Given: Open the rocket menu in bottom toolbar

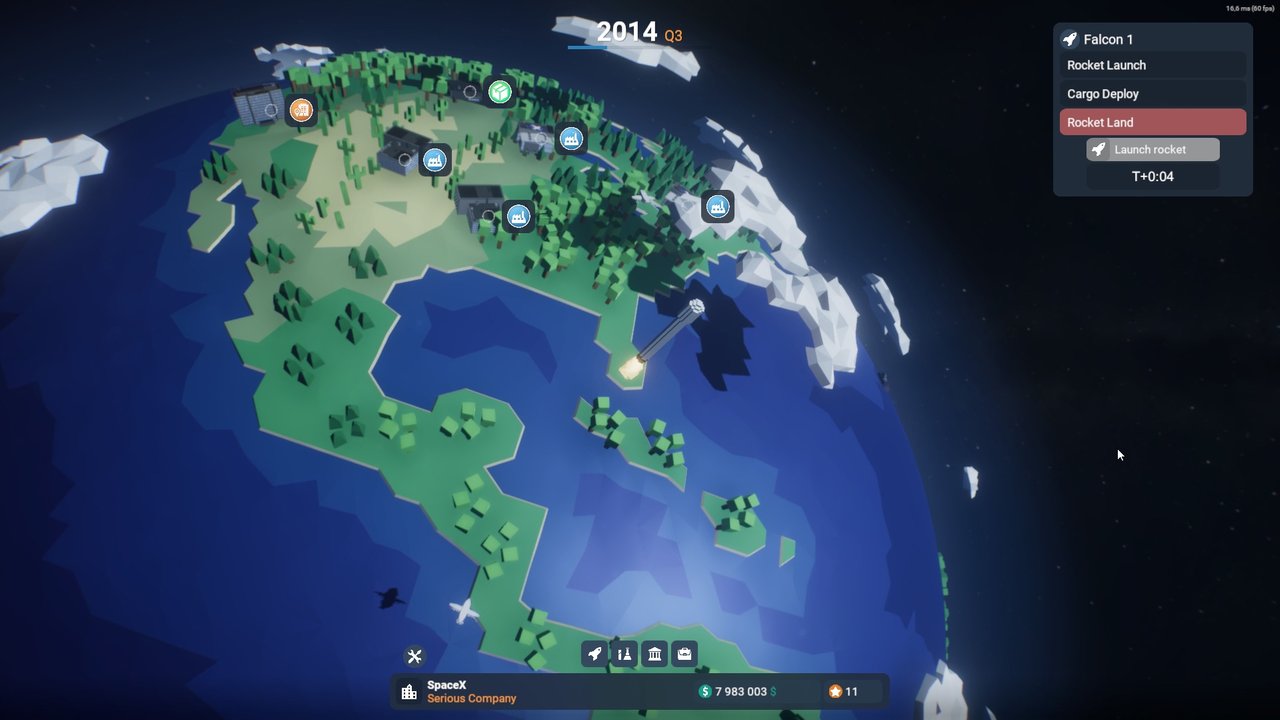Looking at the screenshot, I should [x=595, y=654].
